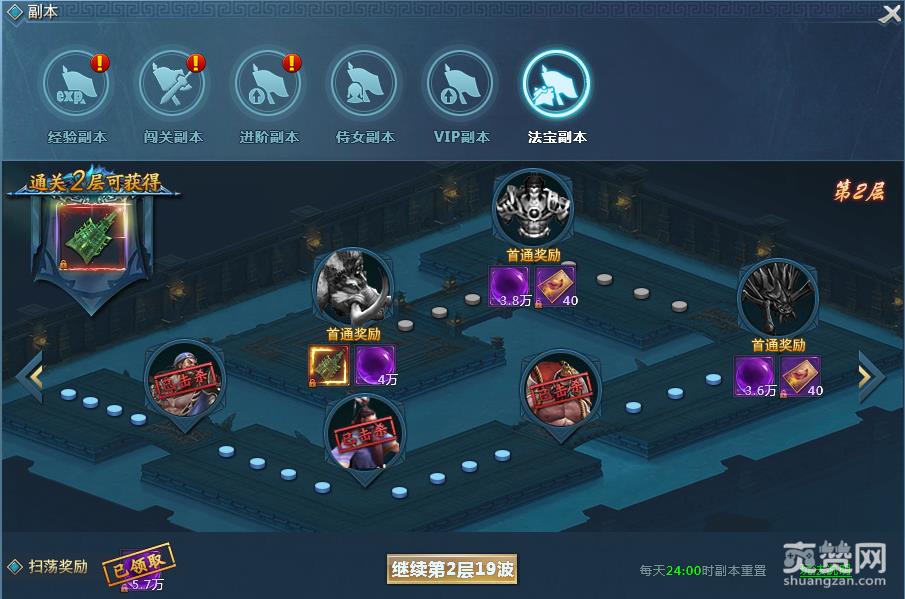View the purple orb reward labeled 4万

tap(375, 364)
